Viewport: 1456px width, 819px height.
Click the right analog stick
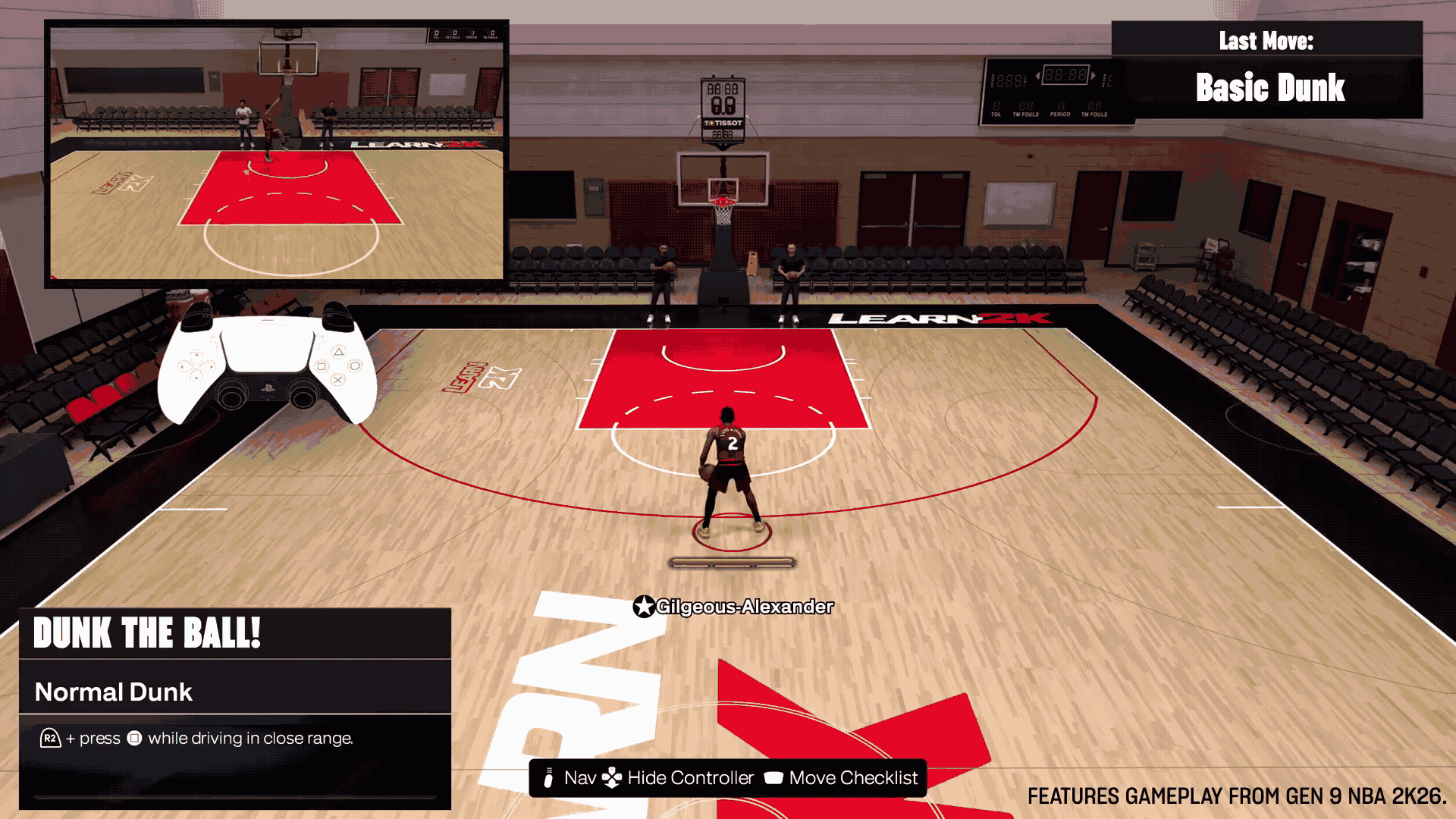(x=303, y=397)
